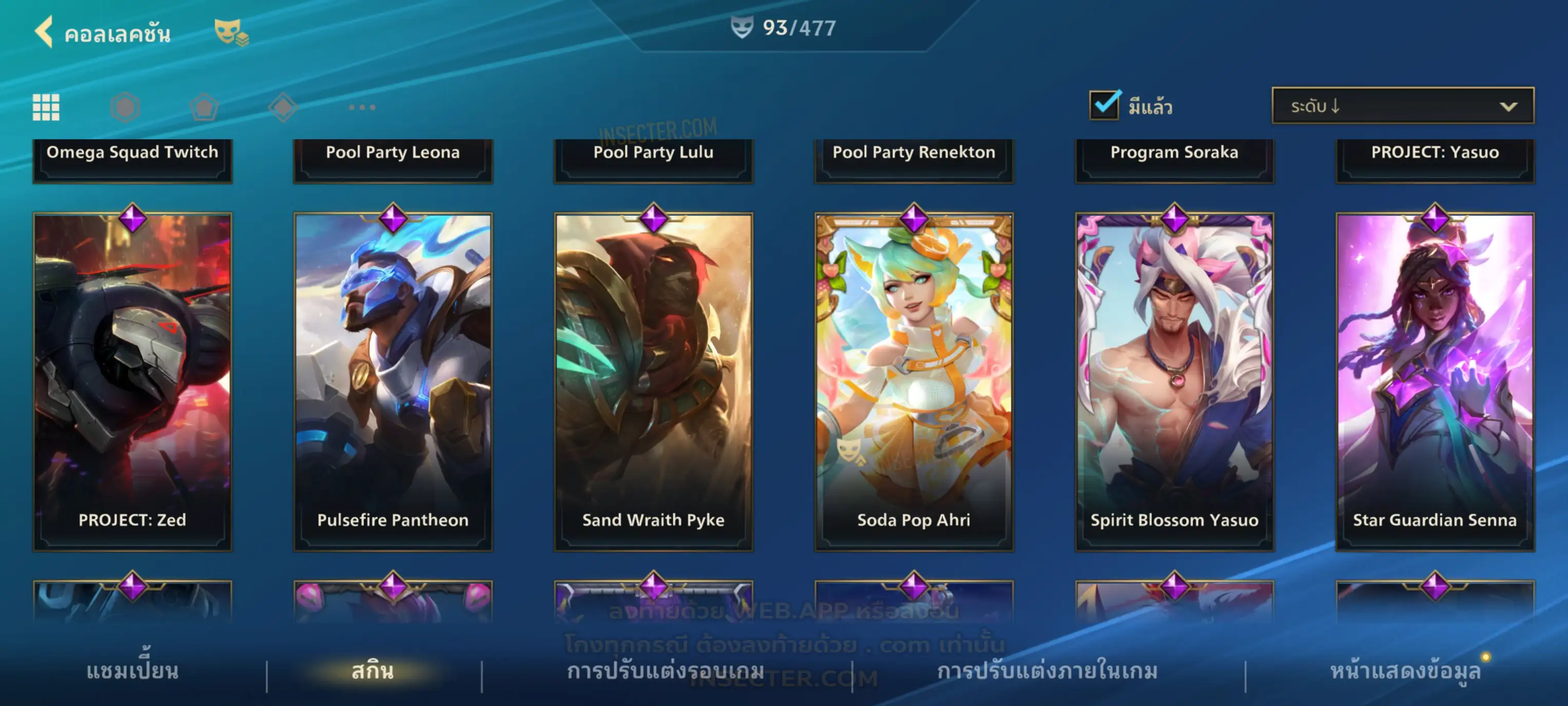Switch to the สกิน tab
The height and width of the screenshot is (706, 1568).
pyautogui.click(x=373, y=671)
